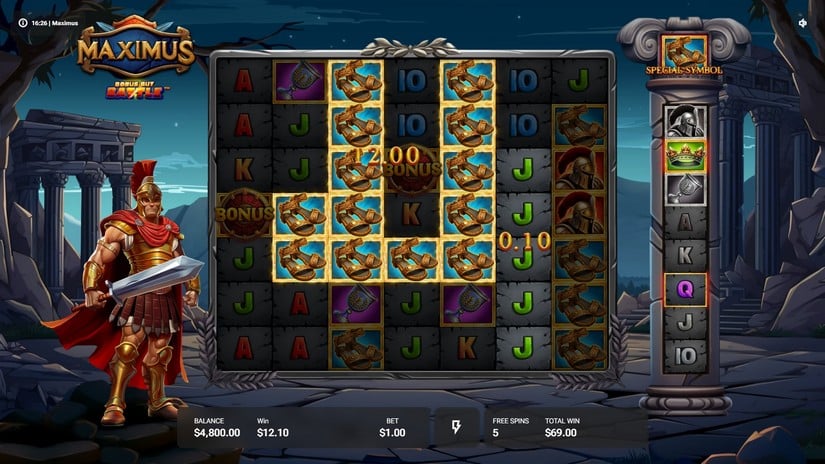Open the Bet amount selector
The width and height of the screenshot is (825, 464).
coord(392,428)
